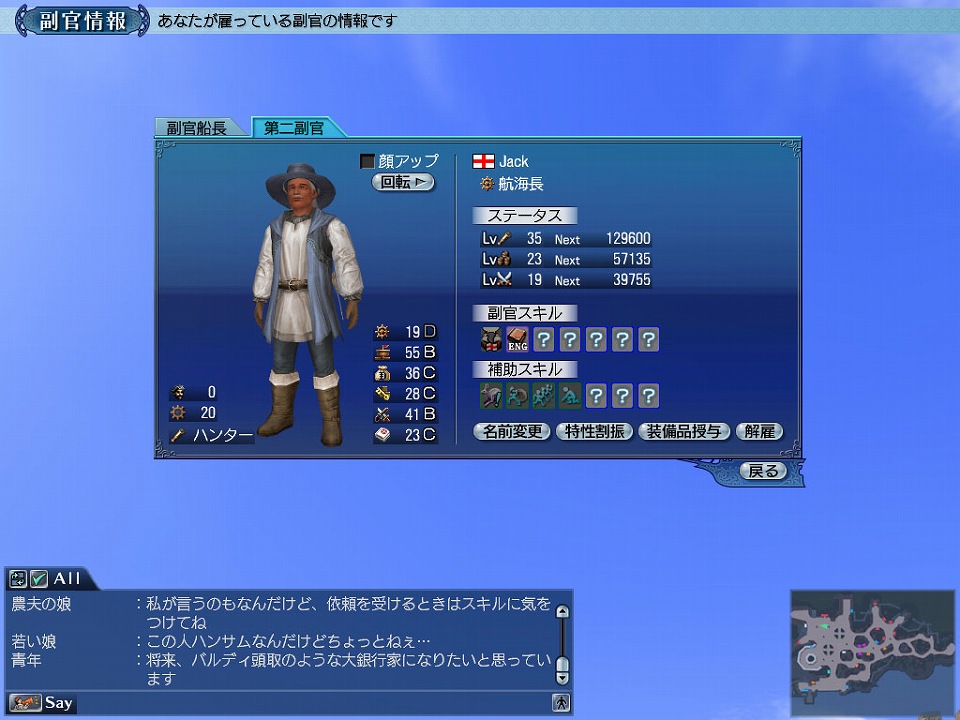Select the first adjutant skill icon with the flag
The image size is (960, 720).
[491, 340]
